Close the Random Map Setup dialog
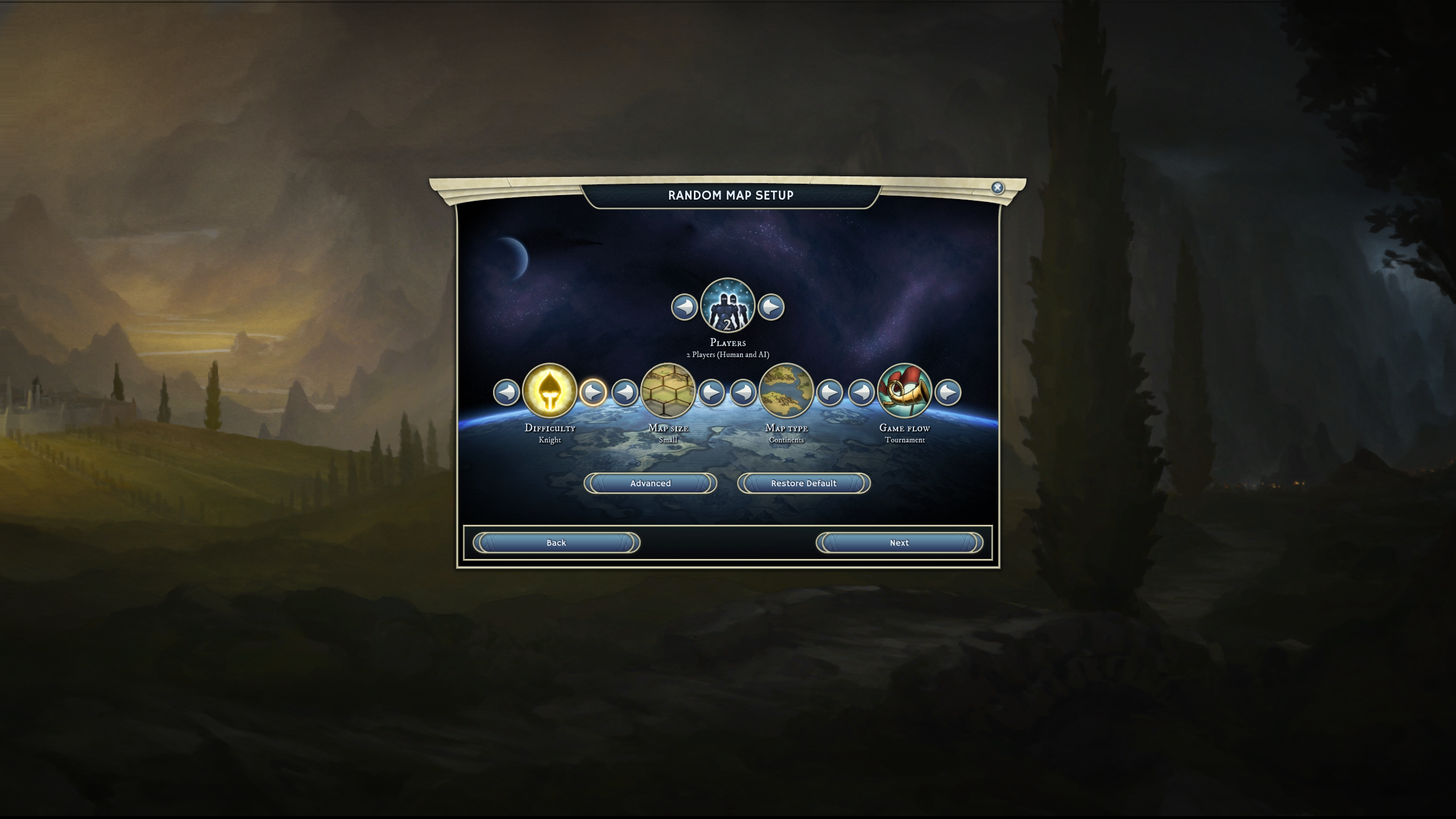Screen dimensions: 1456x819 [997, 188]
